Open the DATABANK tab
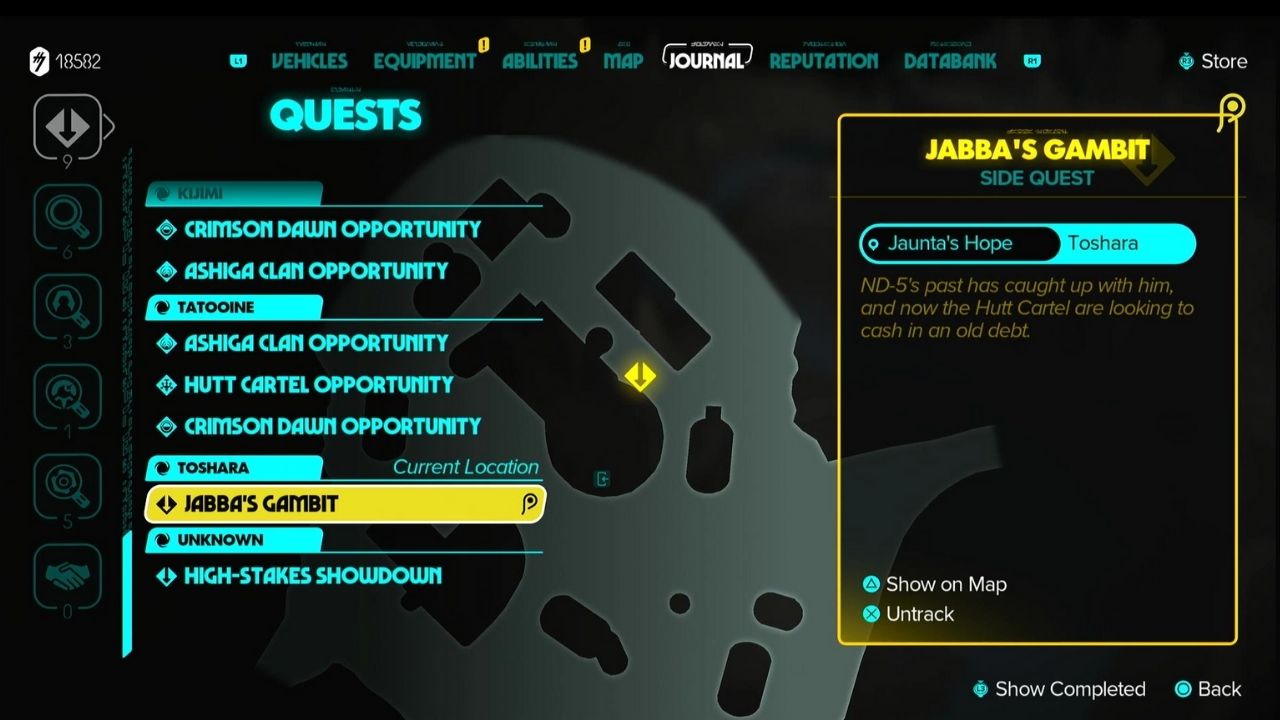This screenshot has height=720, width=1280. (946, 61)
